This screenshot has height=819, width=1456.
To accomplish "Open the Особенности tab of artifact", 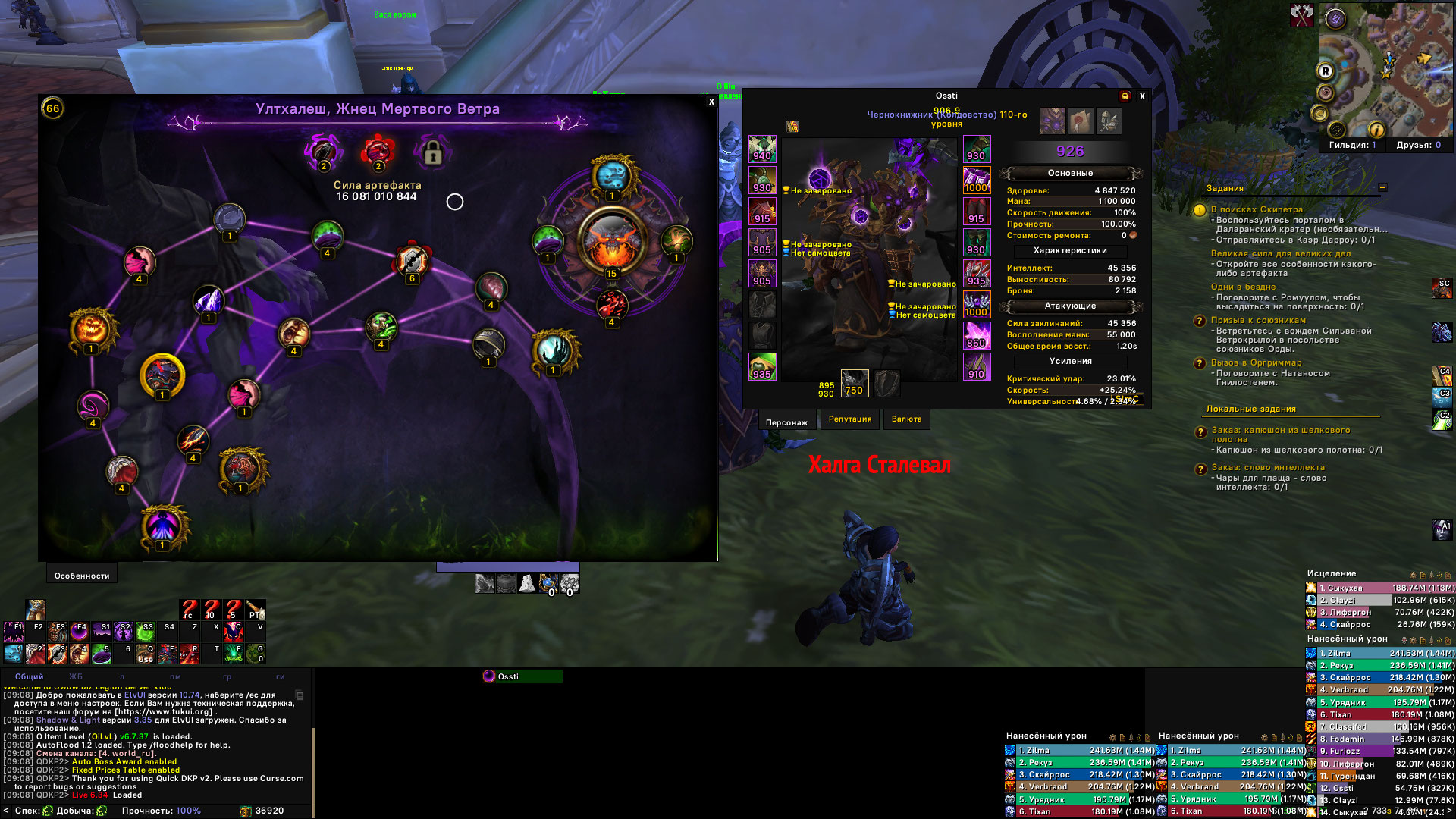I will (82, 576).
